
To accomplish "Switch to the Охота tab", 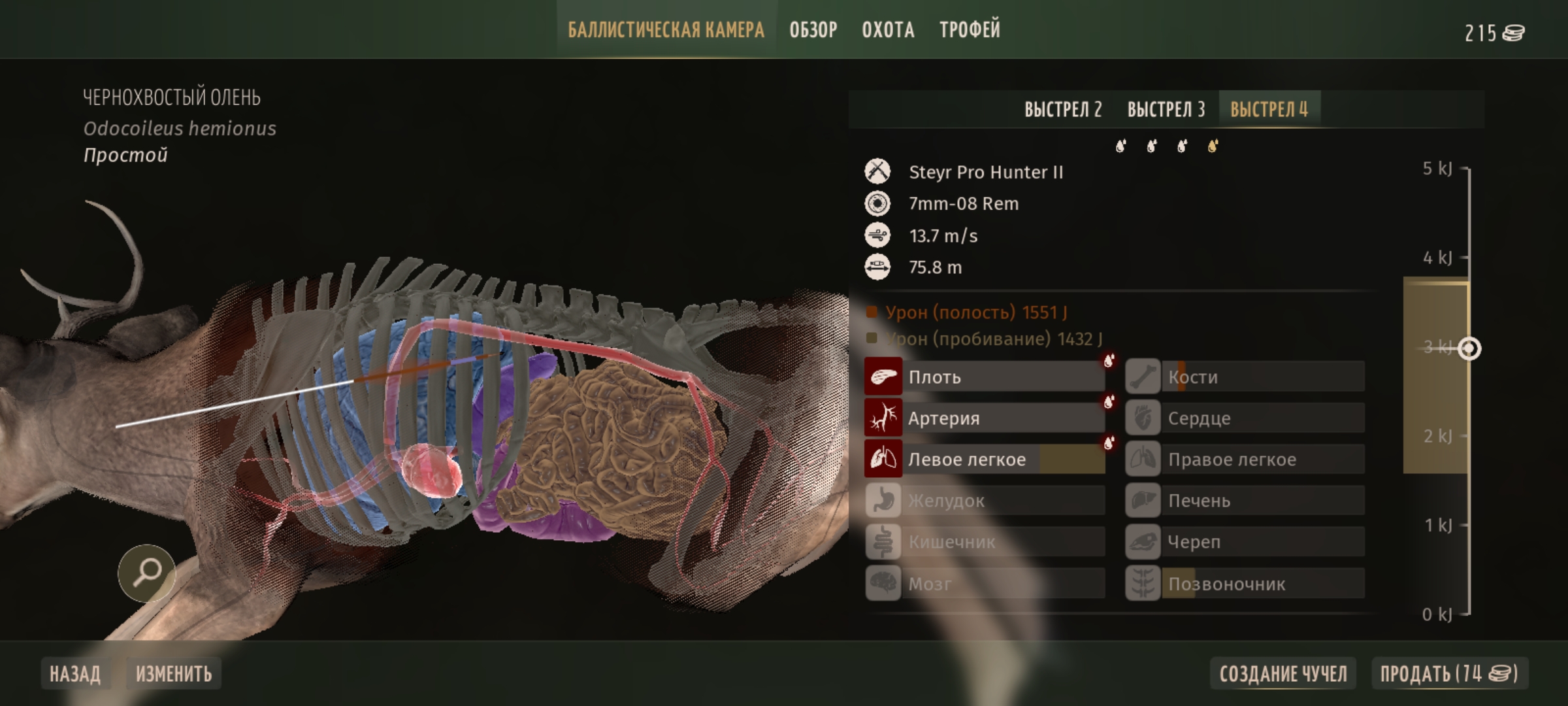I will (888, 30).
